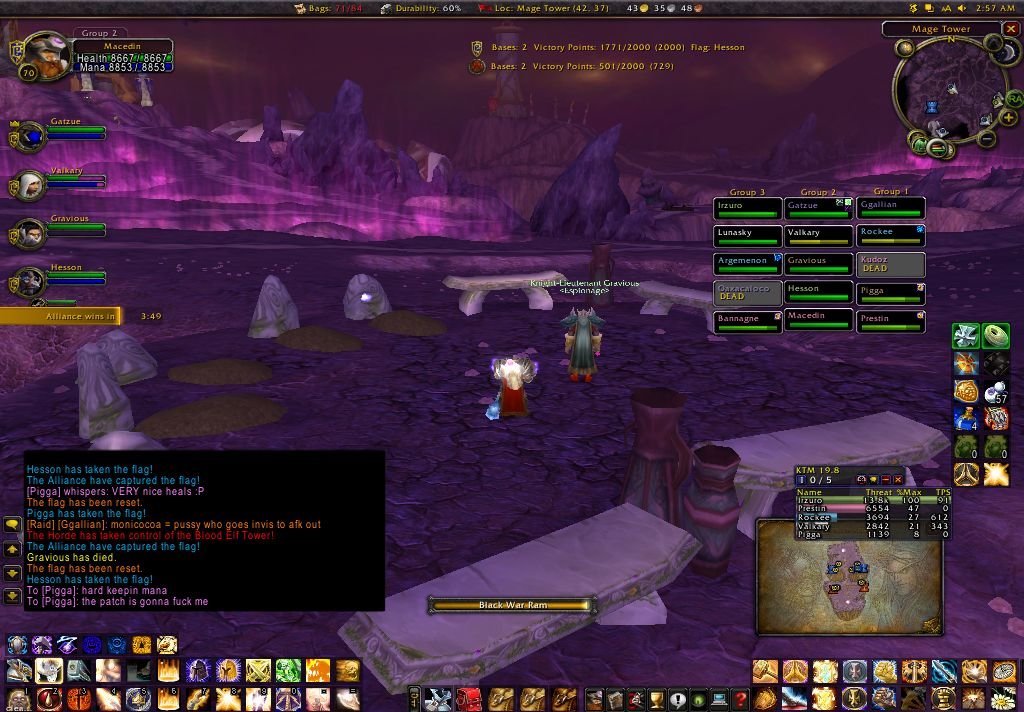Open the chat menu speech bubble button
1024x712 pixels.
(x=12, y=524)
